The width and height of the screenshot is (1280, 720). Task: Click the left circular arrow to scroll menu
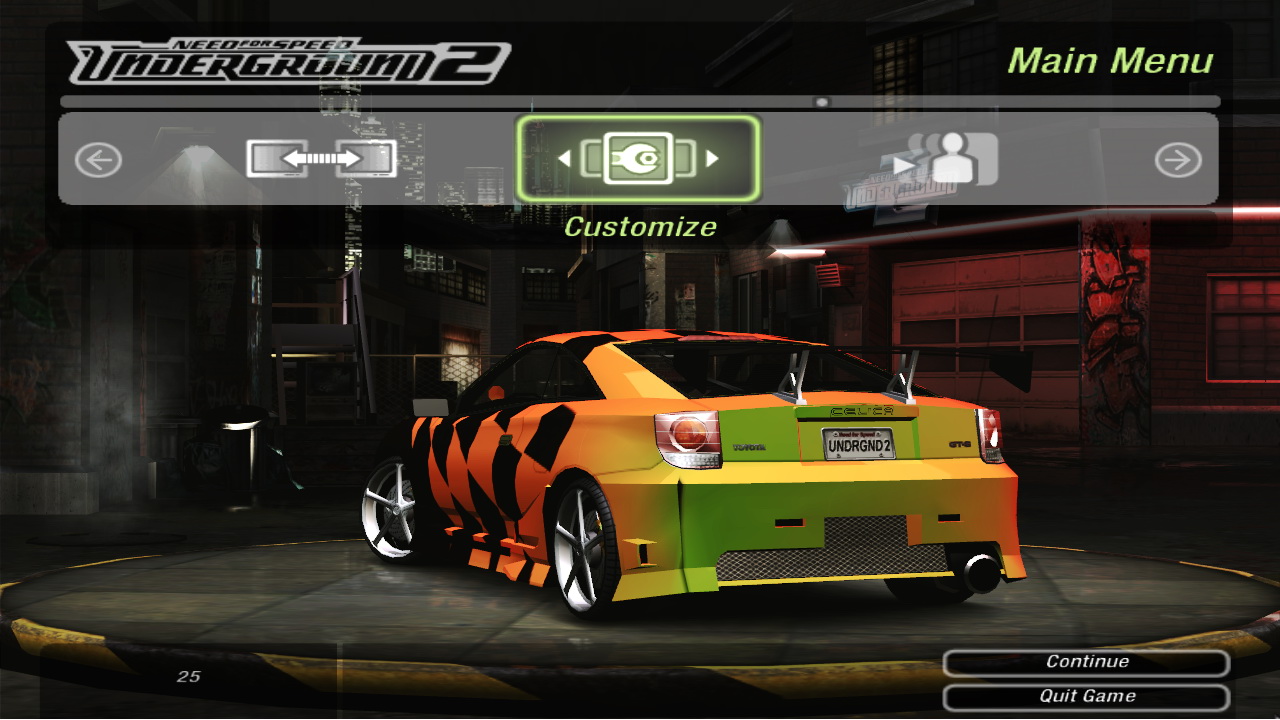coord(98,160)
